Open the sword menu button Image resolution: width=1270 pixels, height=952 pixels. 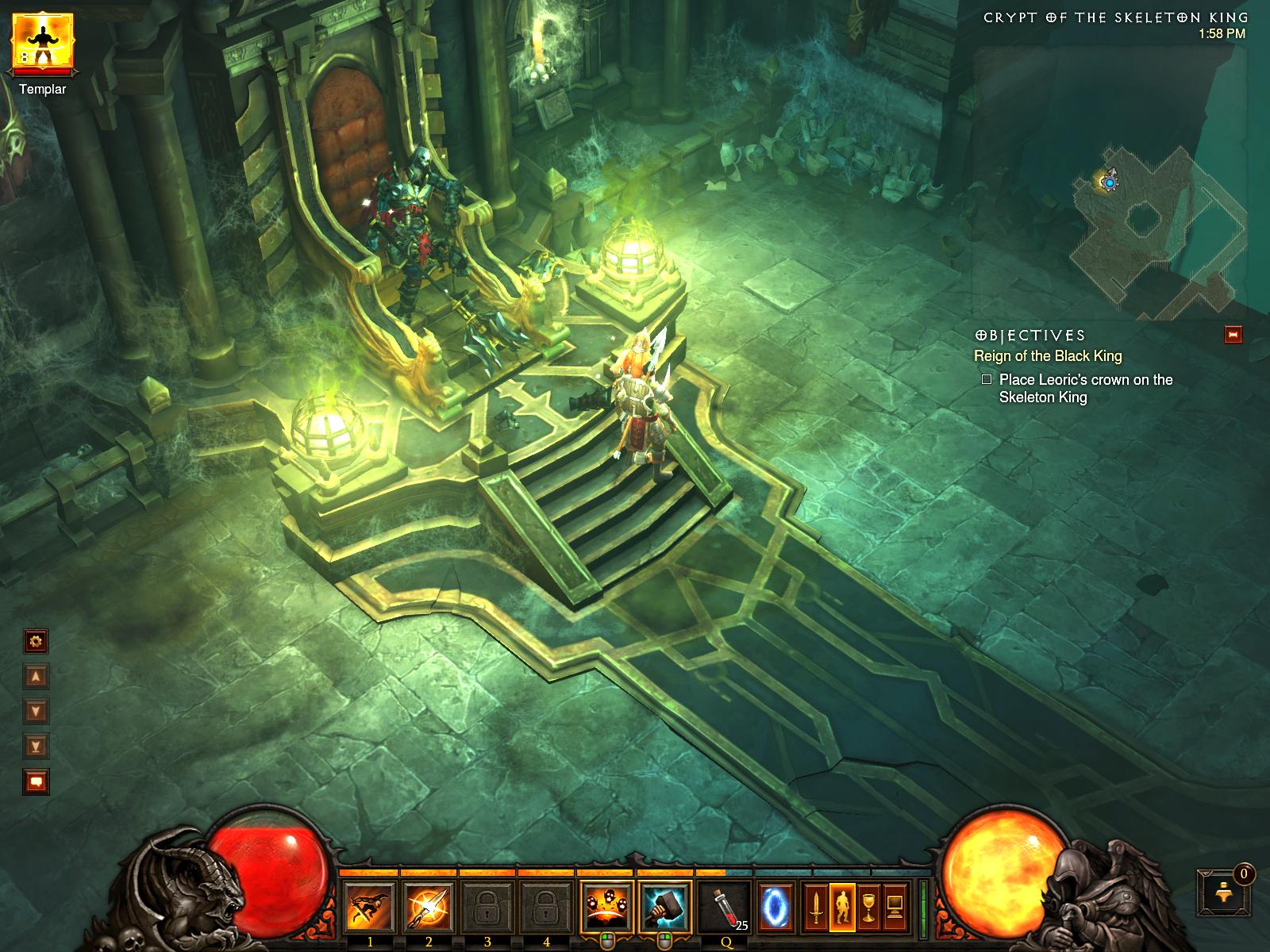tap(815, 907)
